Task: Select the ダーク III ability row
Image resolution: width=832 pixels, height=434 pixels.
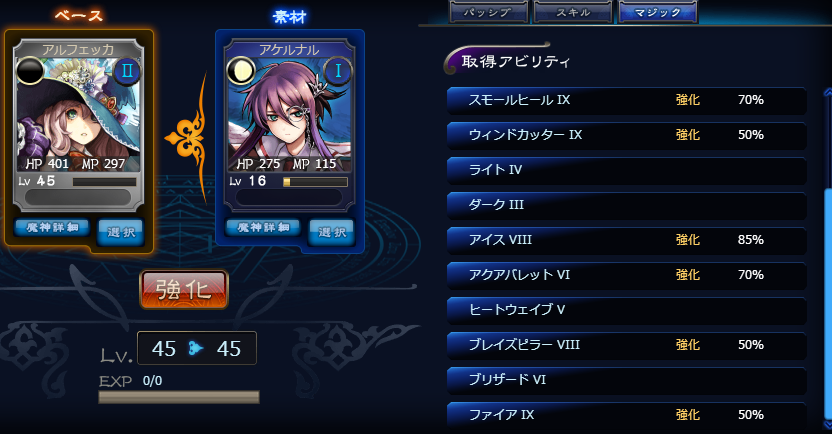Action: tap(626, 205)
